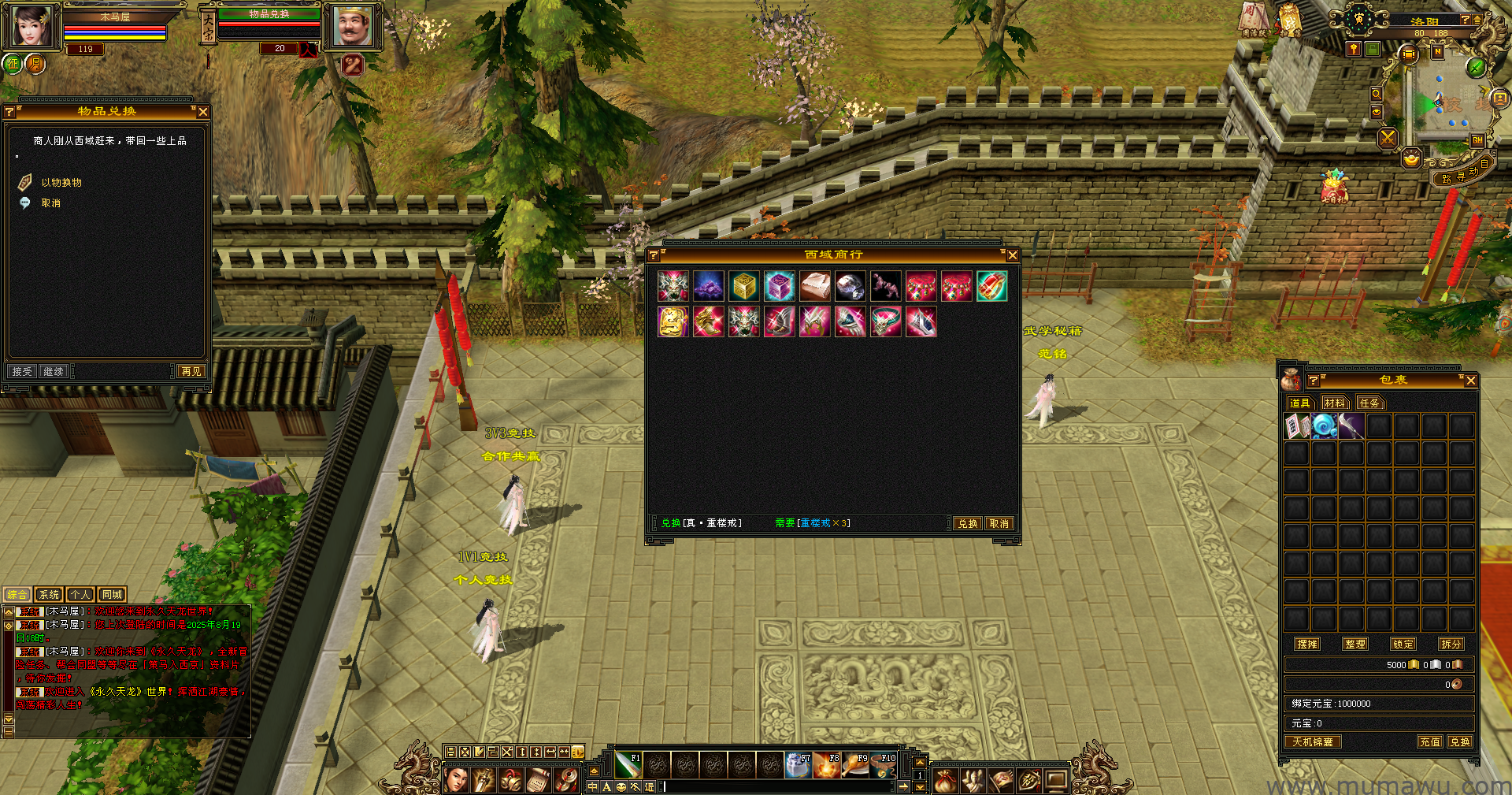This screenshot has height=795, width=1512.
Task: Select 取消 in the NPC dialogue
Action: [50, 203]
